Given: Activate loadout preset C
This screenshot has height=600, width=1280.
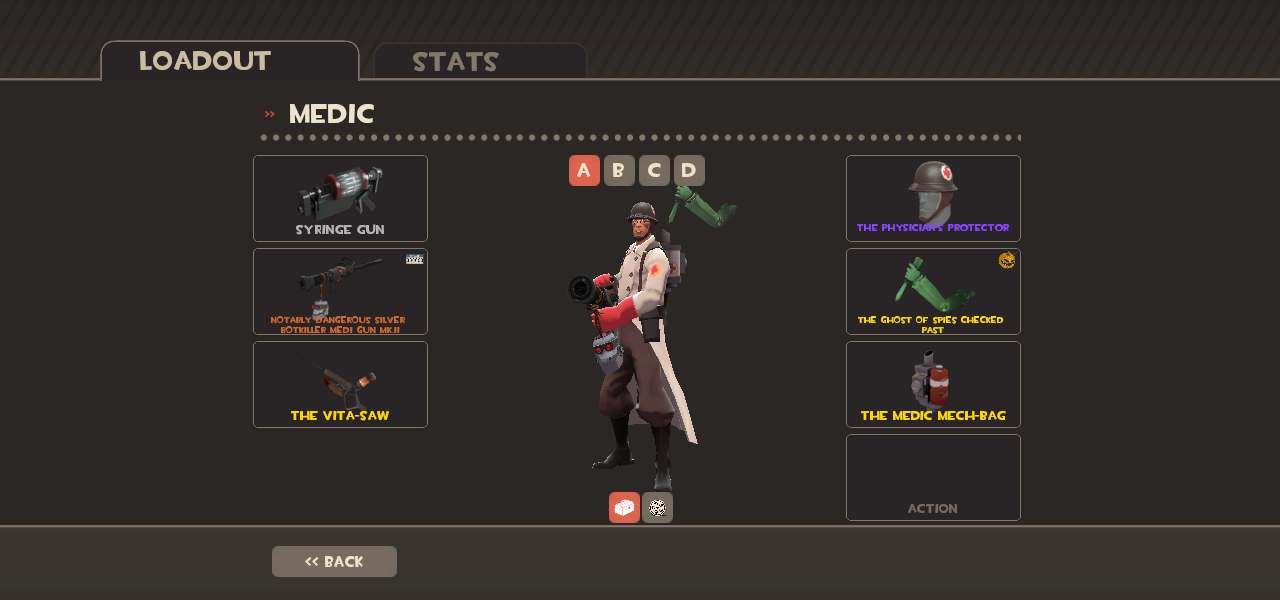Looking at the screenshot, I should point(654,170).
